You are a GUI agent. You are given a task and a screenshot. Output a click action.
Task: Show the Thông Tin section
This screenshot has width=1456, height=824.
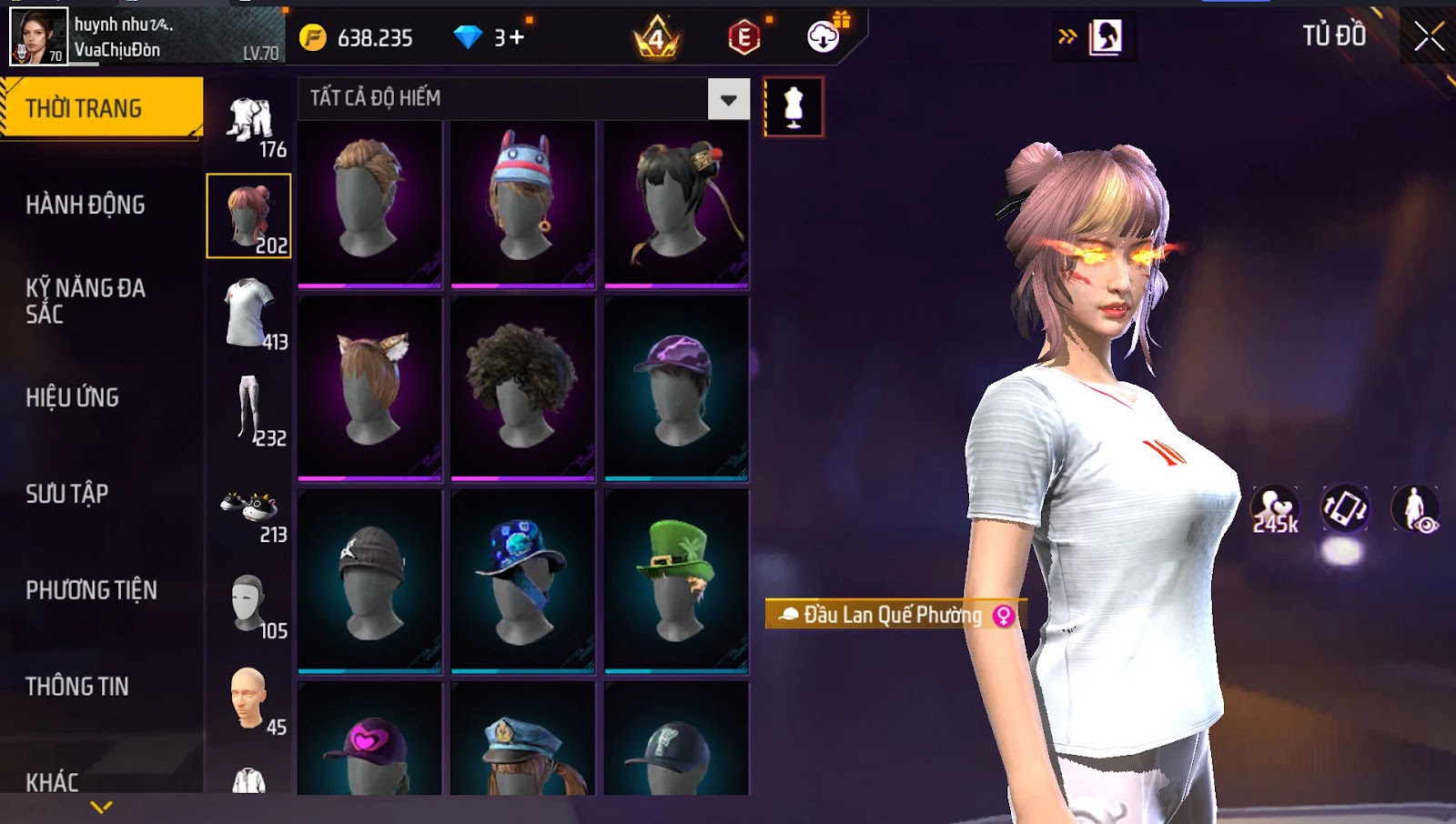click(x=77, y=687)
